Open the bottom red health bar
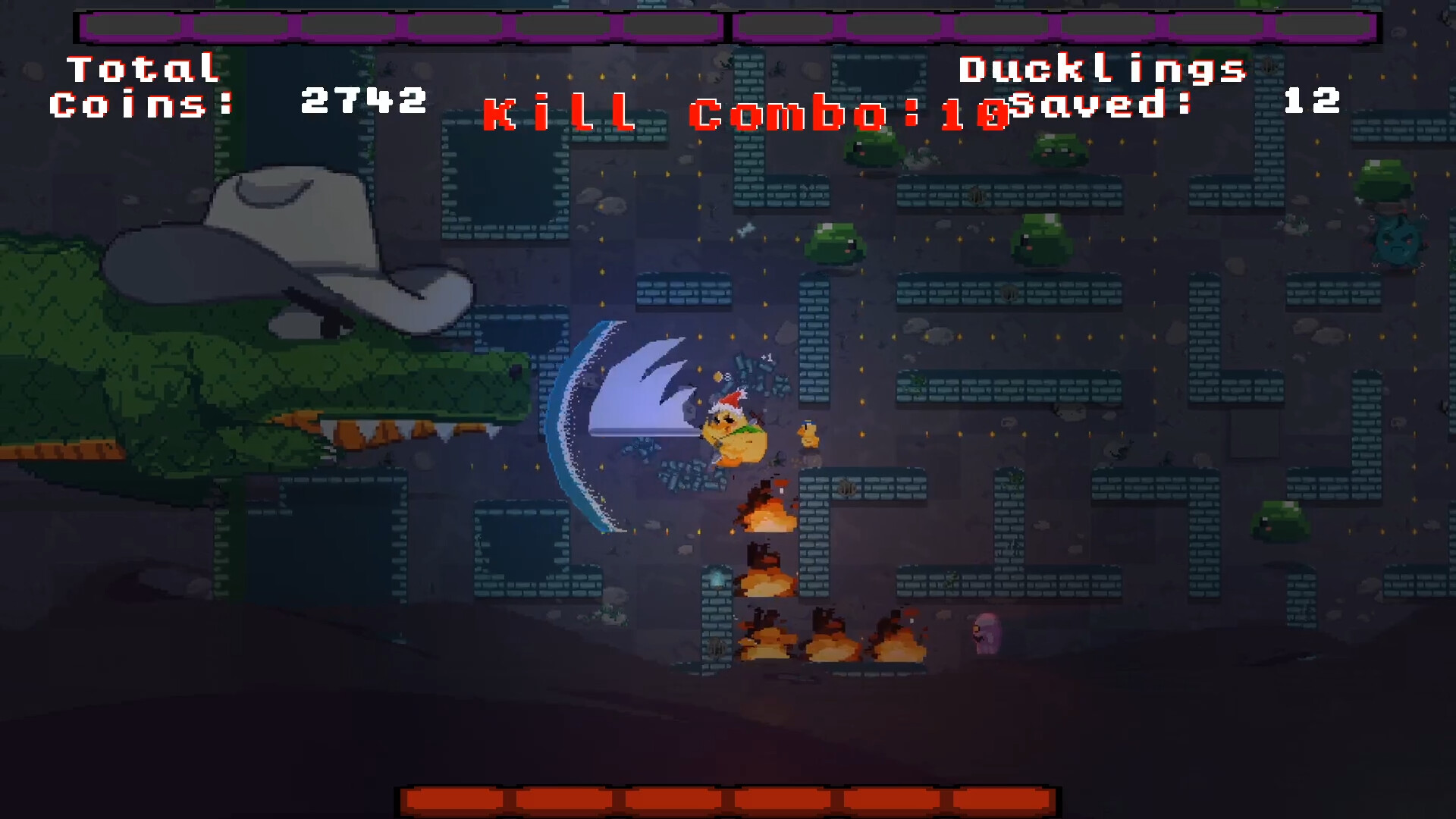Screen dimensions: 1456x819 pos(728,799)
